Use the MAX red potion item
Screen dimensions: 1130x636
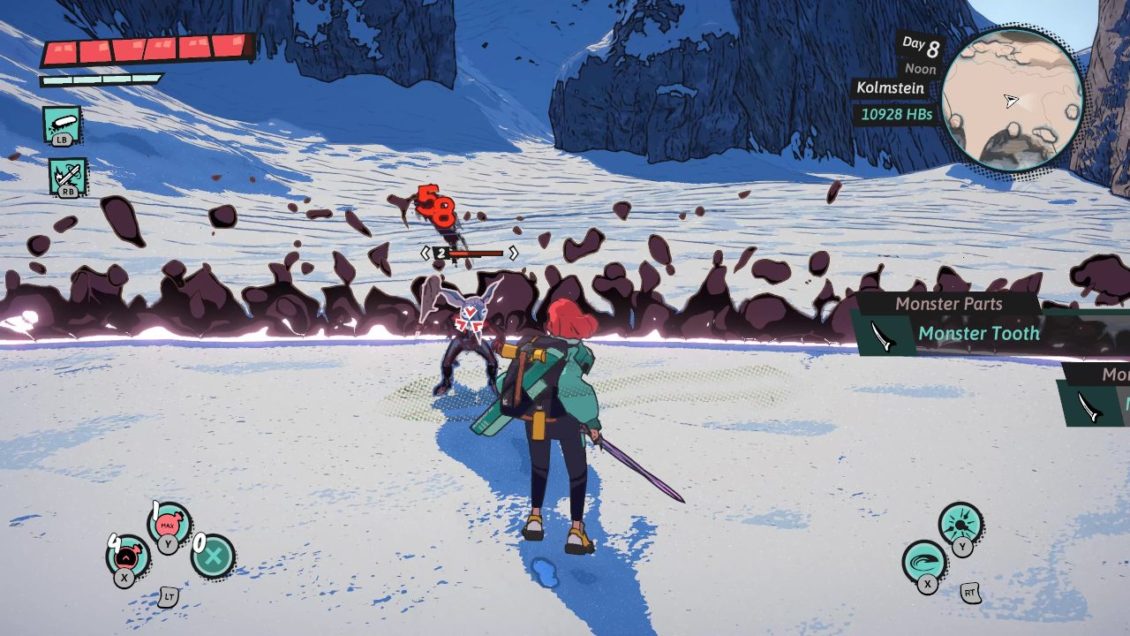[168, 522]
